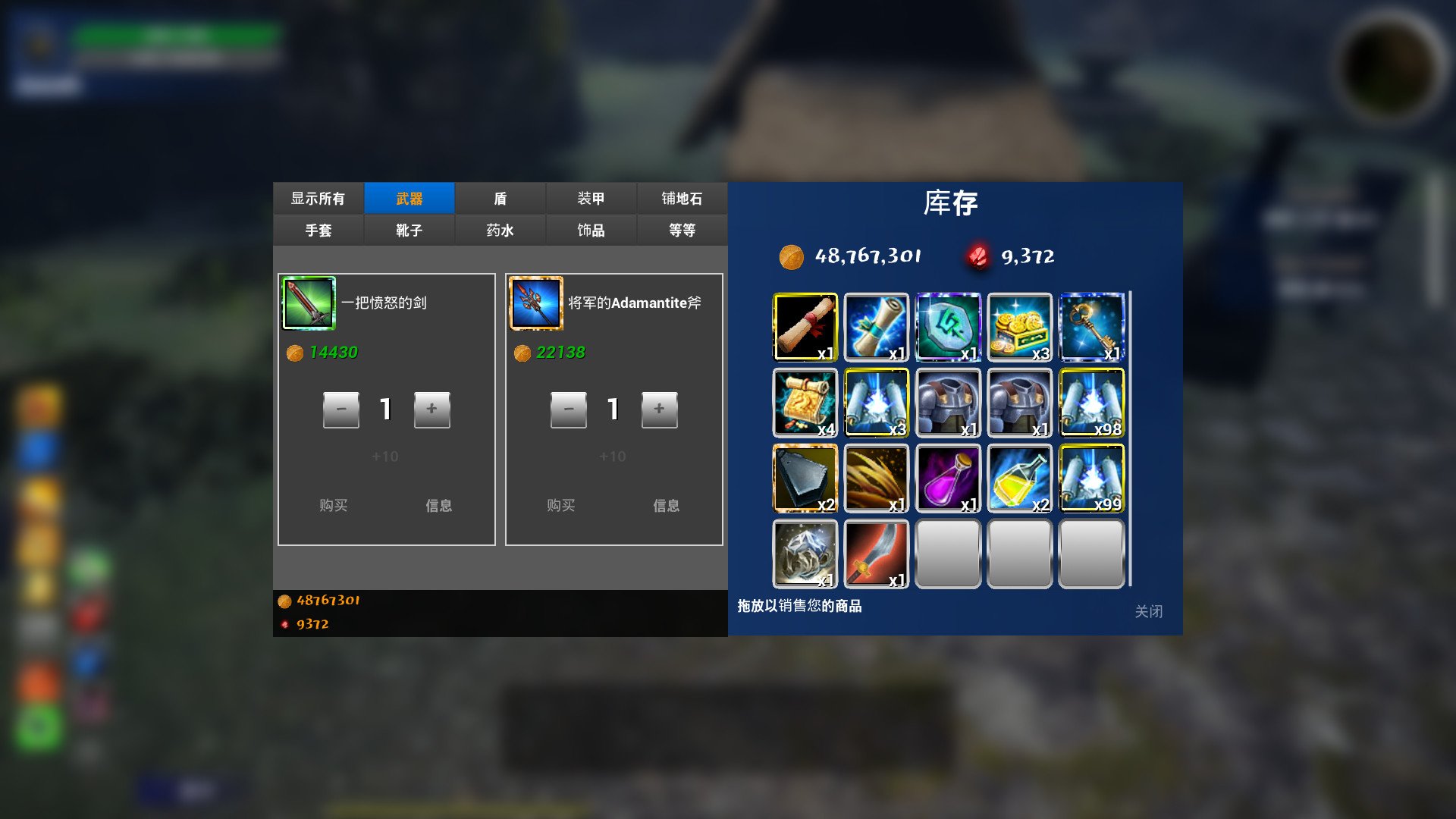Viewport: 1456px width, 819px height.
Task: Click the rune stone icon in inventory
Action: (x=948, y=326)
